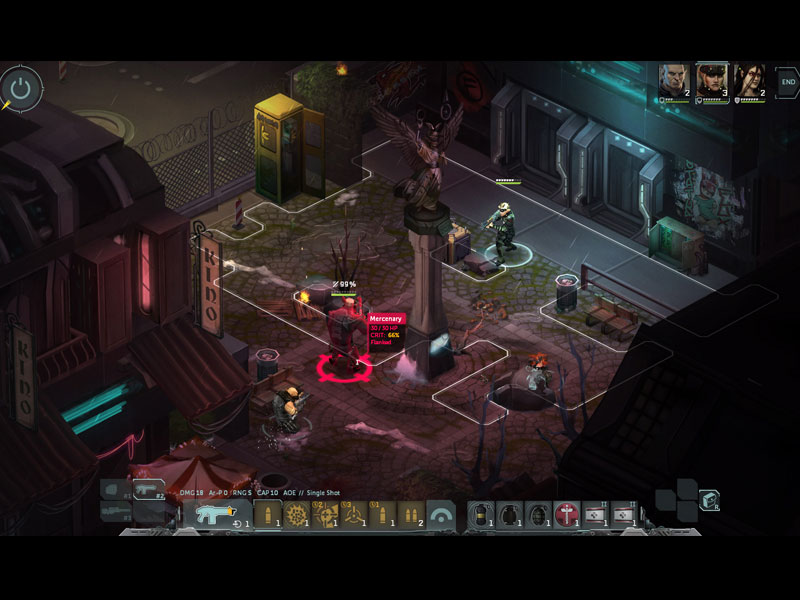Select the red medkit item
Screen dimensions: 800x600
tap(568, 515)
